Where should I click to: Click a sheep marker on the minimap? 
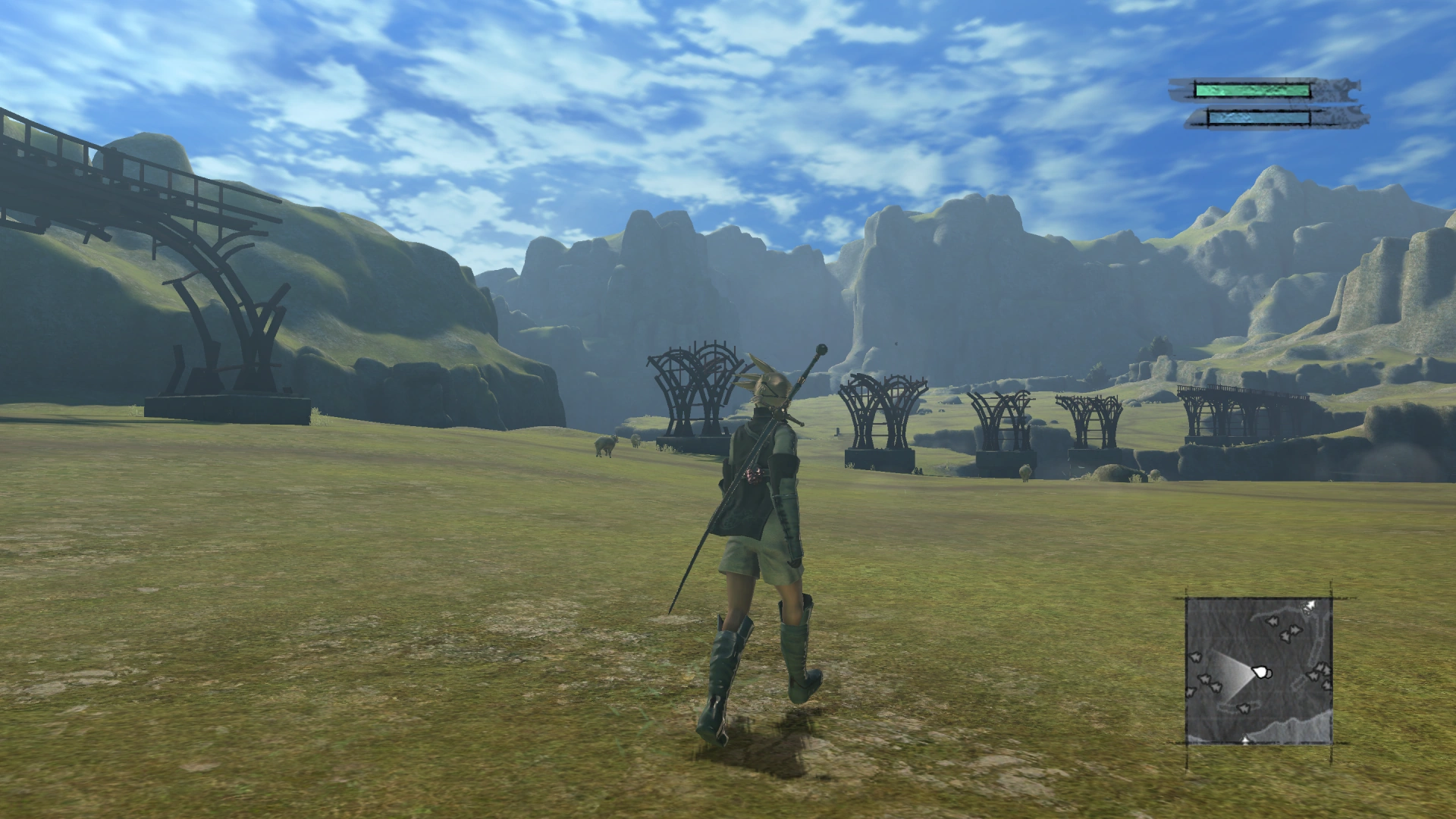(1273, 621)
